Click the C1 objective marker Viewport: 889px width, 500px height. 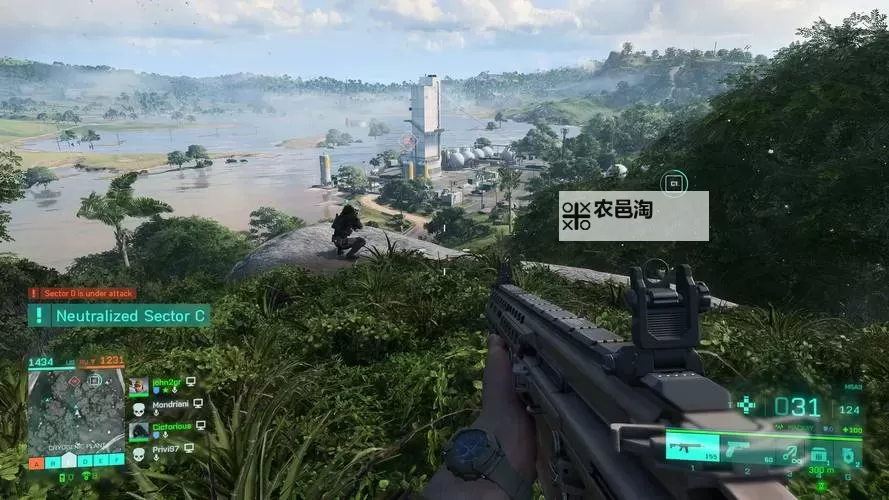click(x=674, y=183)
